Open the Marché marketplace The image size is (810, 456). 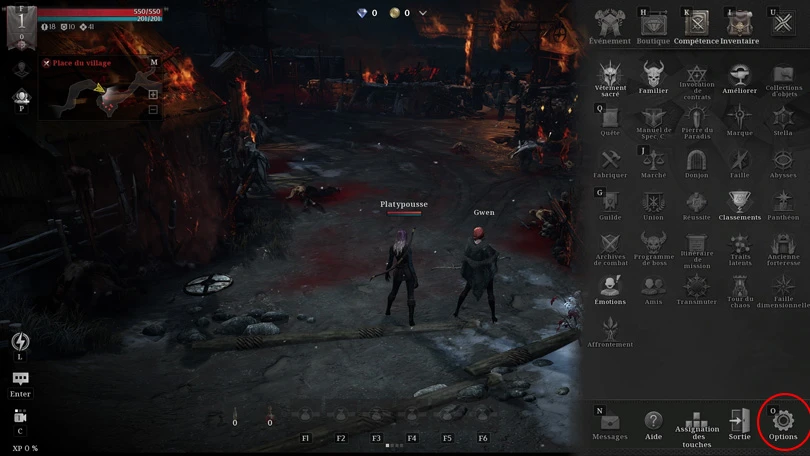(x=653, y=160)
